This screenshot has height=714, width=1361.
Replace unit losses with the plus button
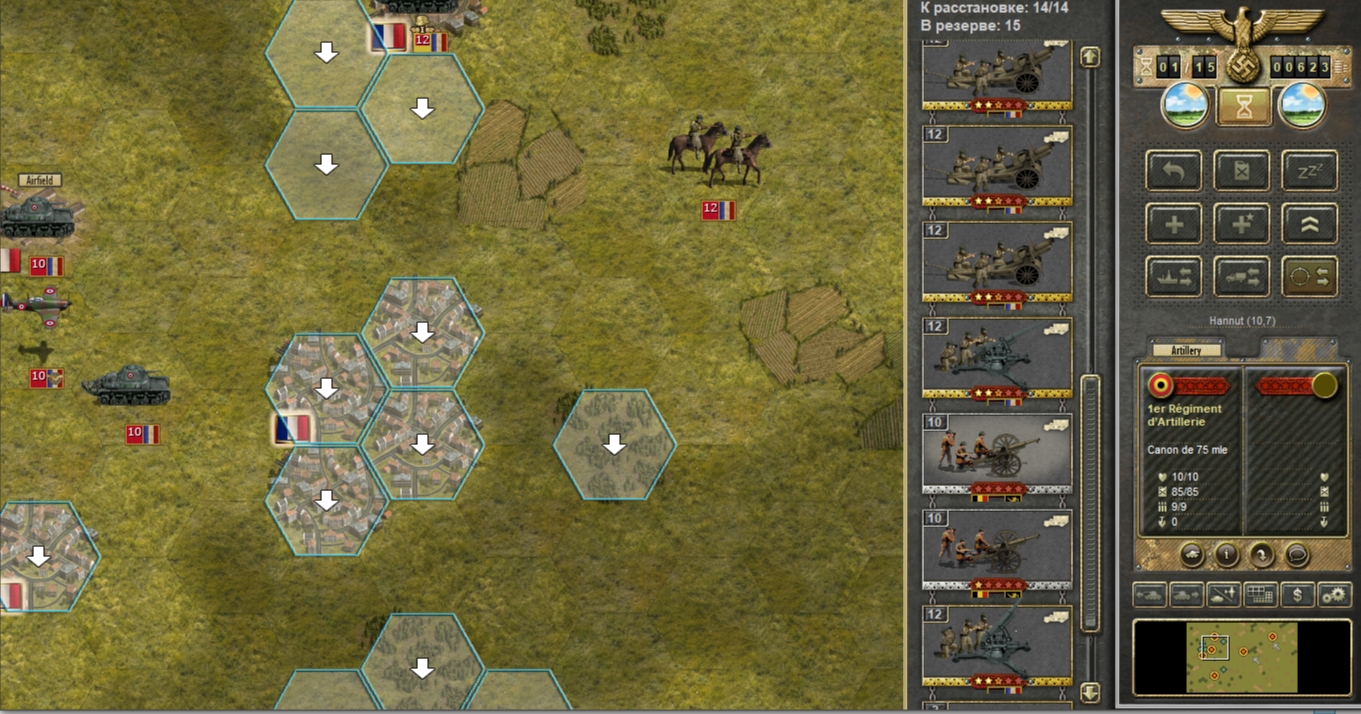click(x=1174, y=224)
